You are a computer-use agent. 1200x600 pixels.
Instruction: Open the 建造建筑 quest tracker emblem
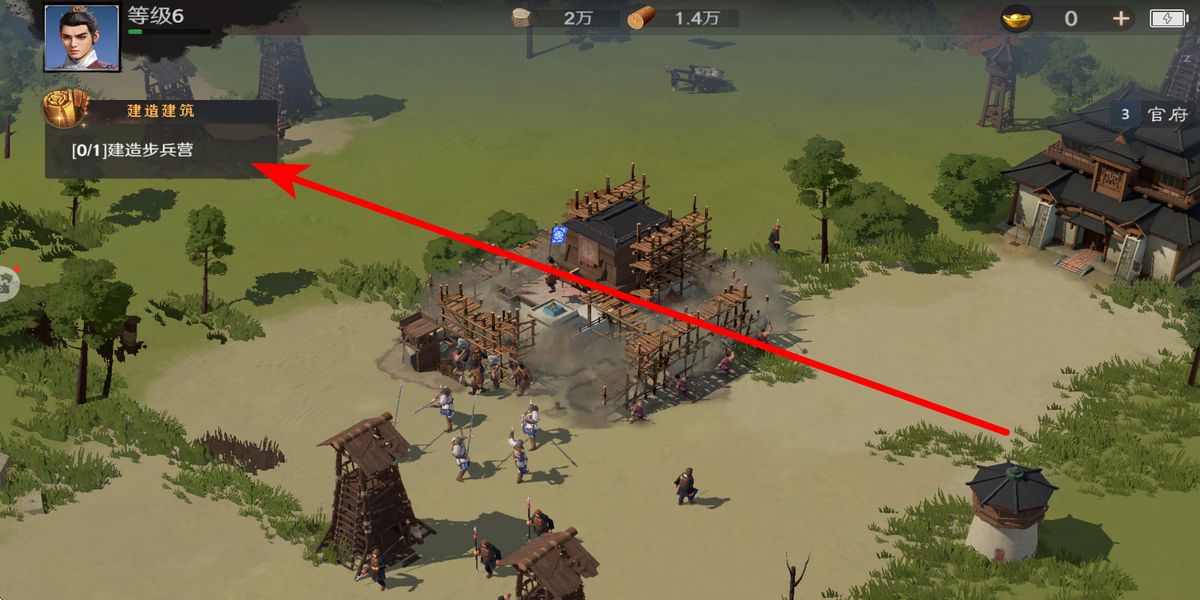tap(65, 109)
